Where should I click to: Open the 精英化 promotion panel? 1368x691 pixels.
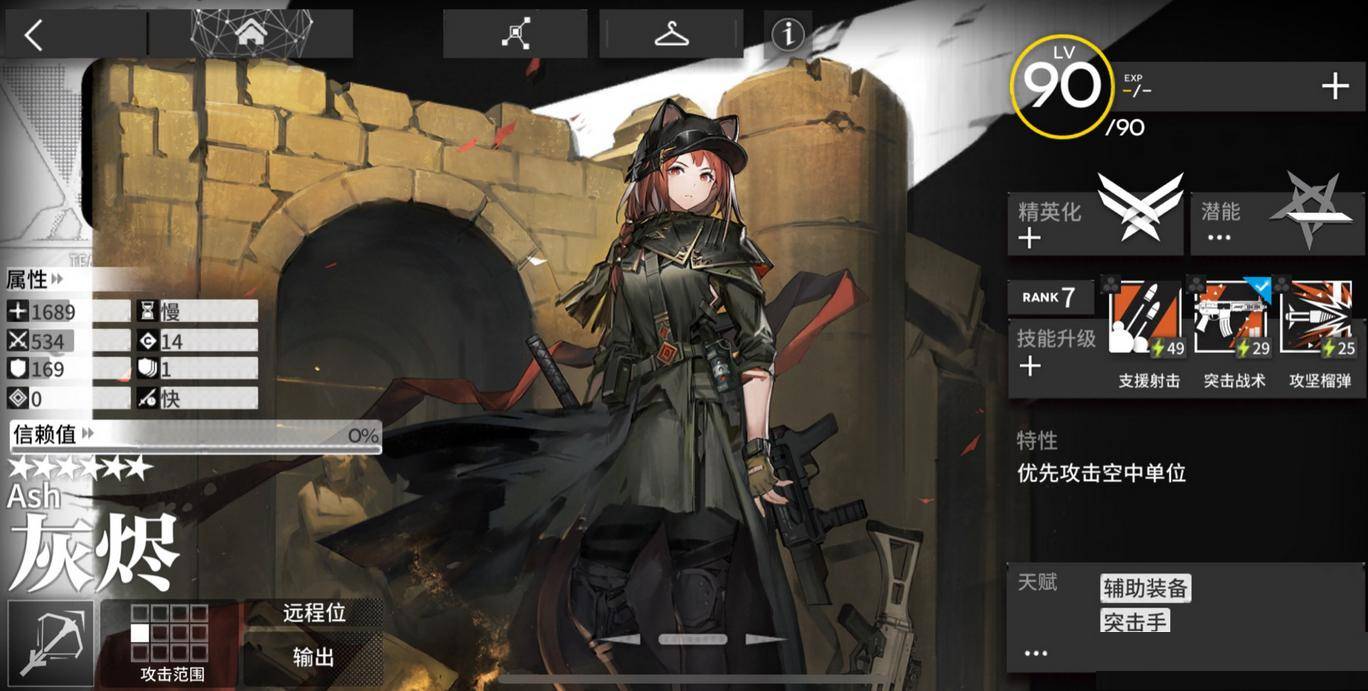tap(1095, 222)
